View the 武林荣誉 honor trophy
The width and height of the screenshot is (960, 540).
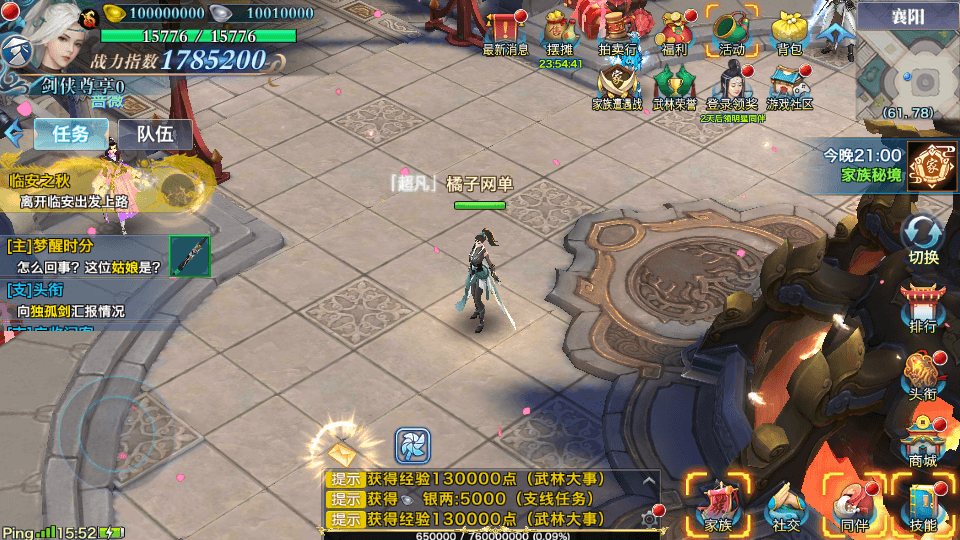pos(675,84)
